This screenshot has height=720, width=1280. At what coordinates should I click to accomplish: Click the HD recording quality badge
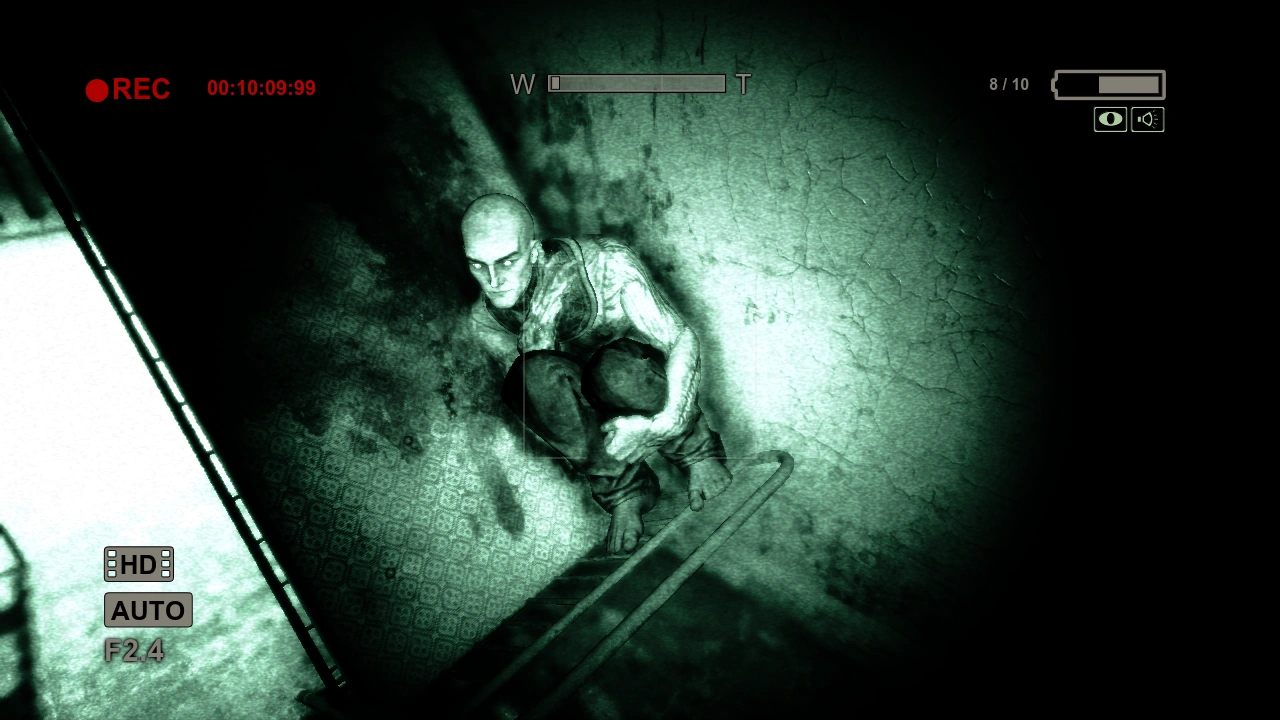(138, 564)
